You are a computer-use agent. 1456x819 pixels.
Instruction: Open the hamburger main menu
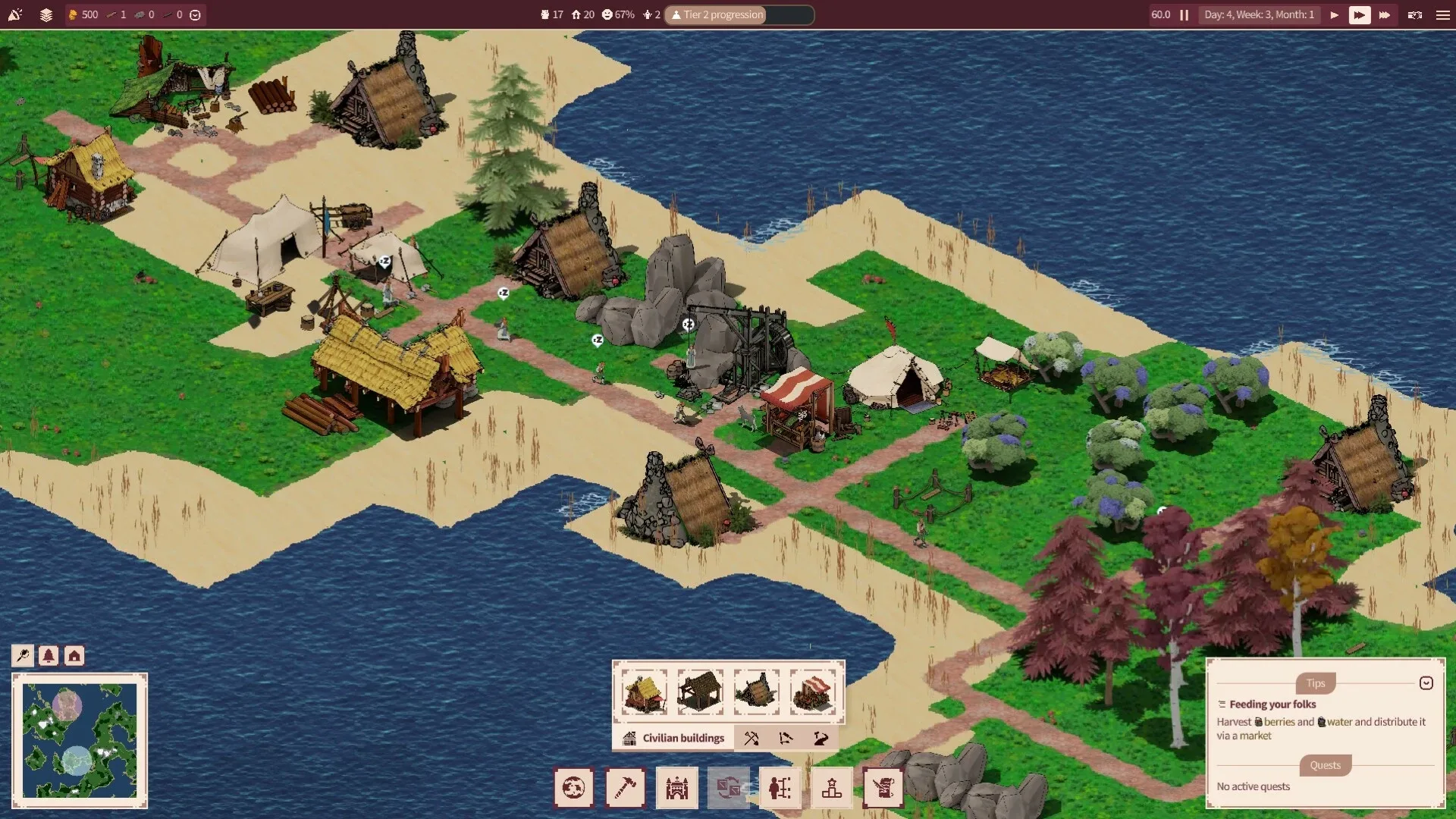pos(1442,14)
